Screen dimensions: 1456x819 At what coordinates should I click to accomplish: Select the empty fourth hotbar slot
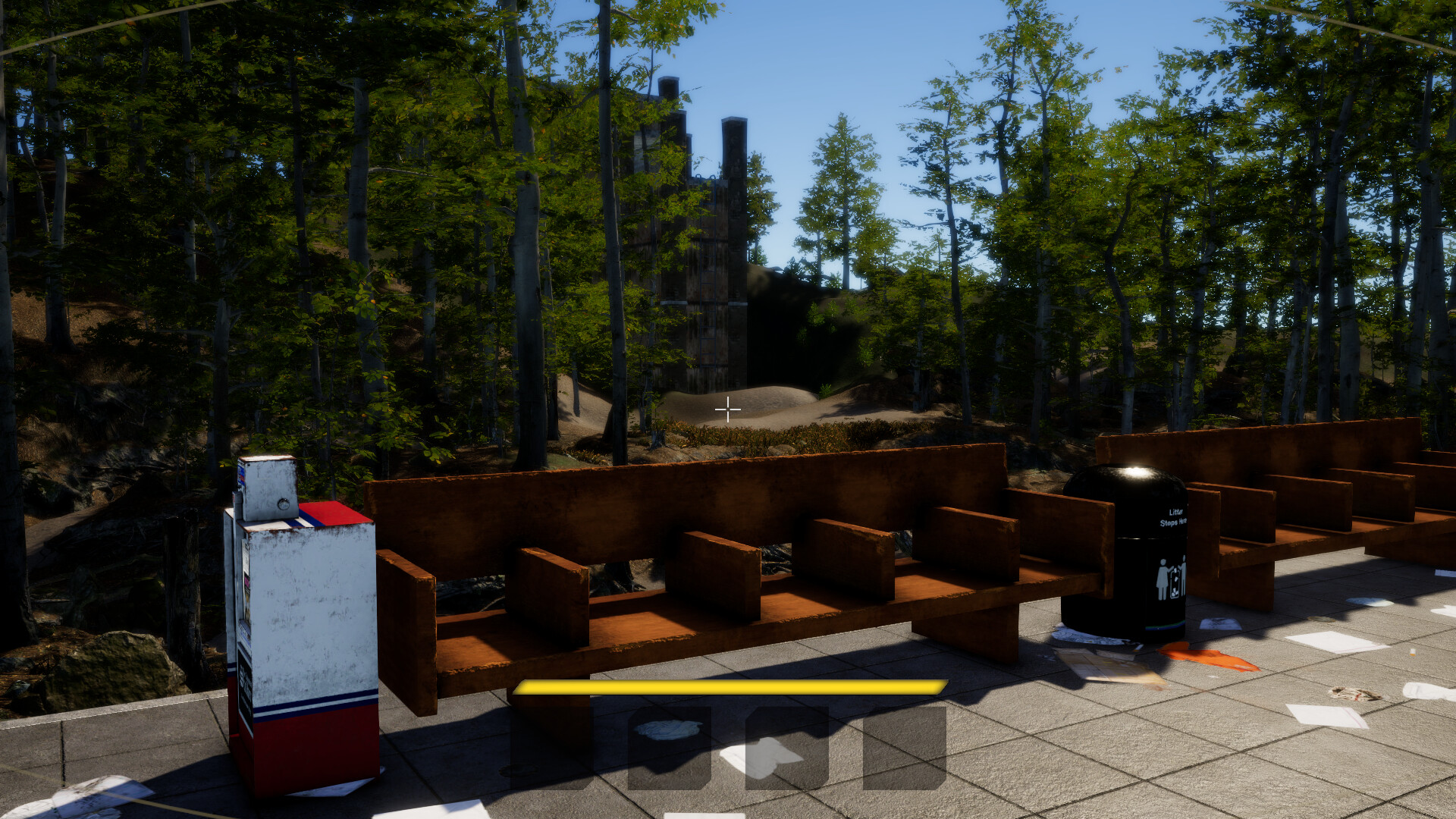(903, 748)
